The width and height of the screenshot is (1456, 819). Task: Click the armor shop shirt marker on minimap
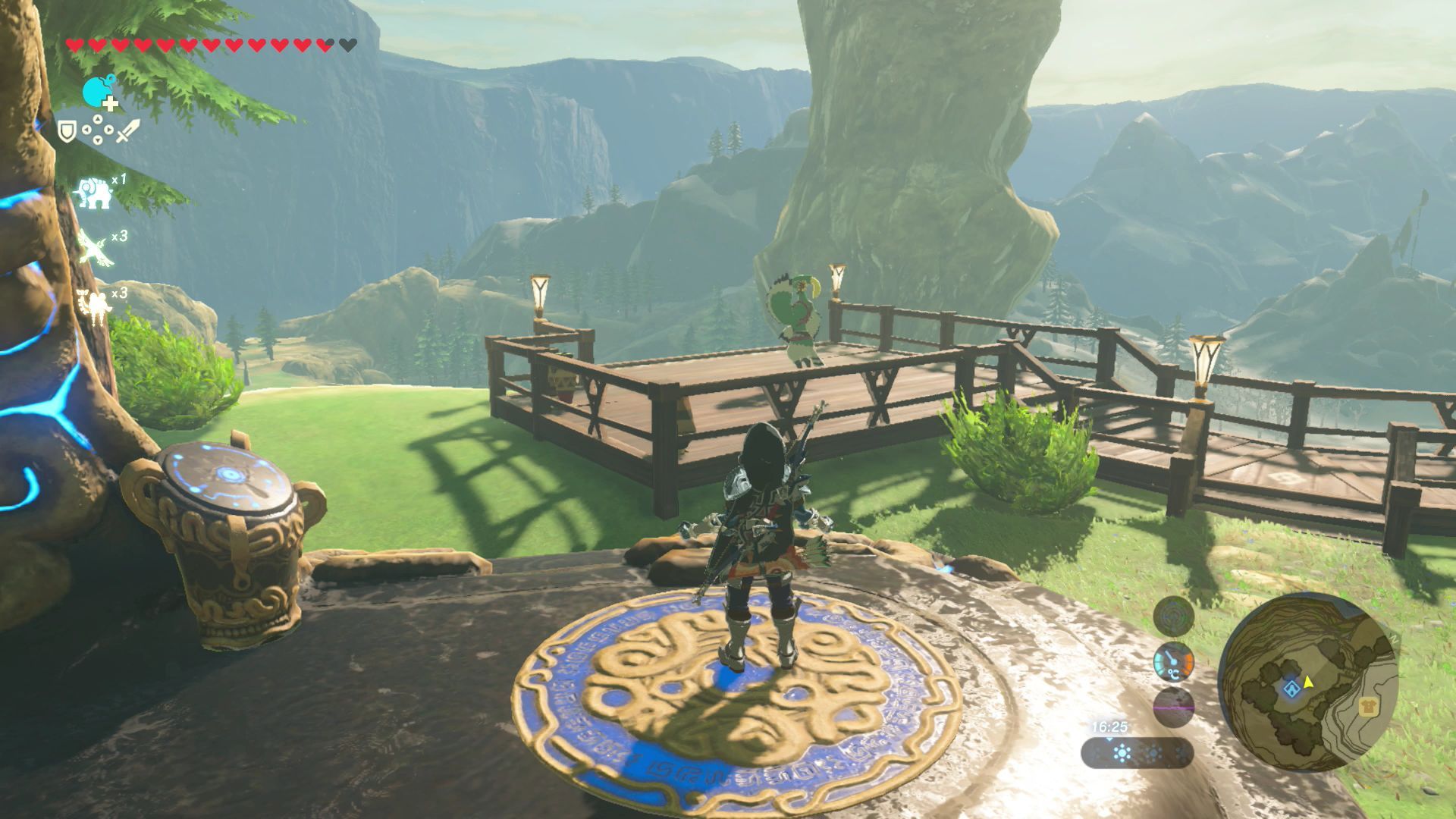1369,707
